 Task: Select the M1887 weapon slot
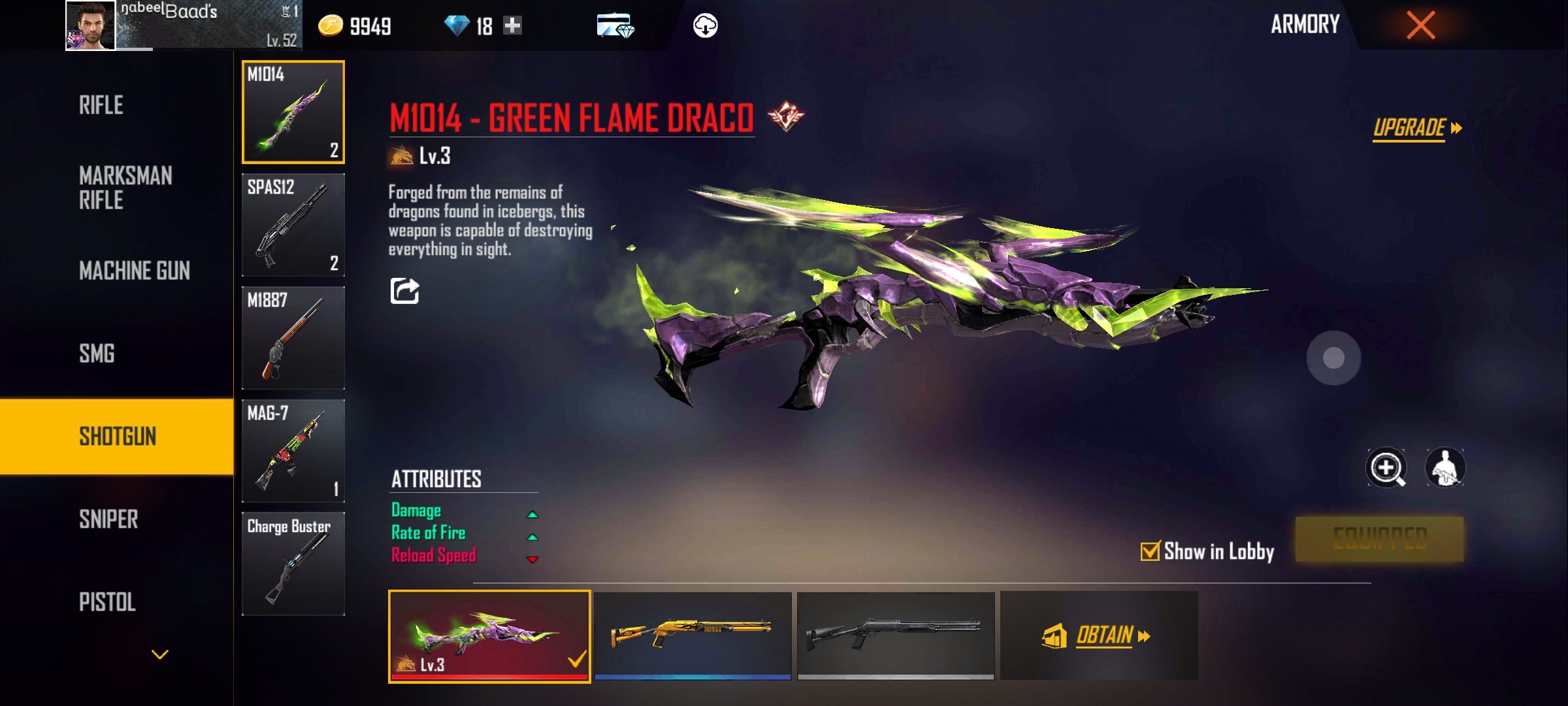[x=293, y=338]
